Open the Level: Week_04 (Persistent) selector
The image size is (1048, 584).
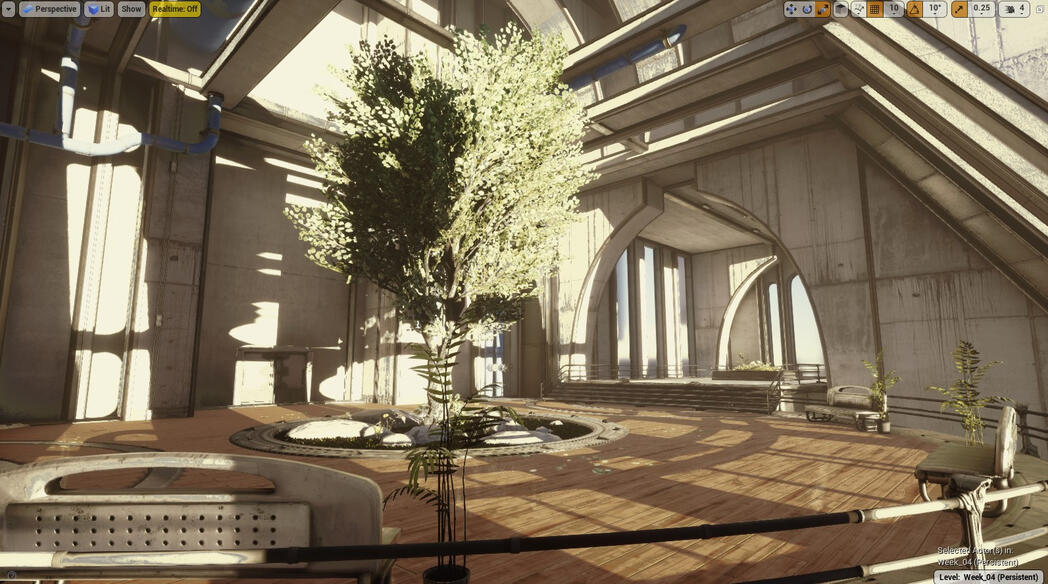(x=988, y=577)
